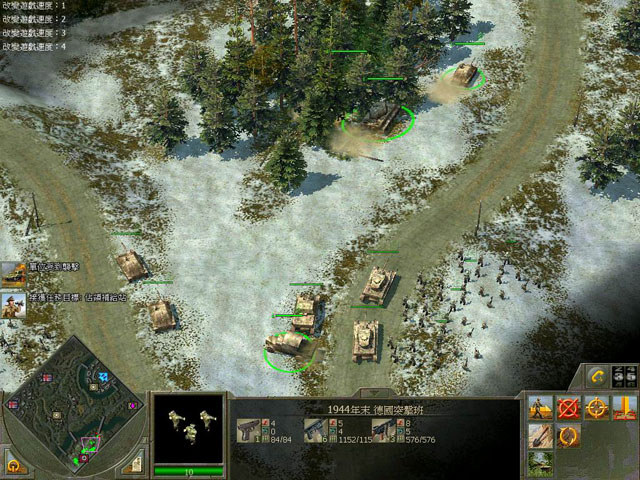The width and height of the screenshot is (640, 480).
Task: Select the bunker in forest command icon
Action: click(x=541, y=462)
